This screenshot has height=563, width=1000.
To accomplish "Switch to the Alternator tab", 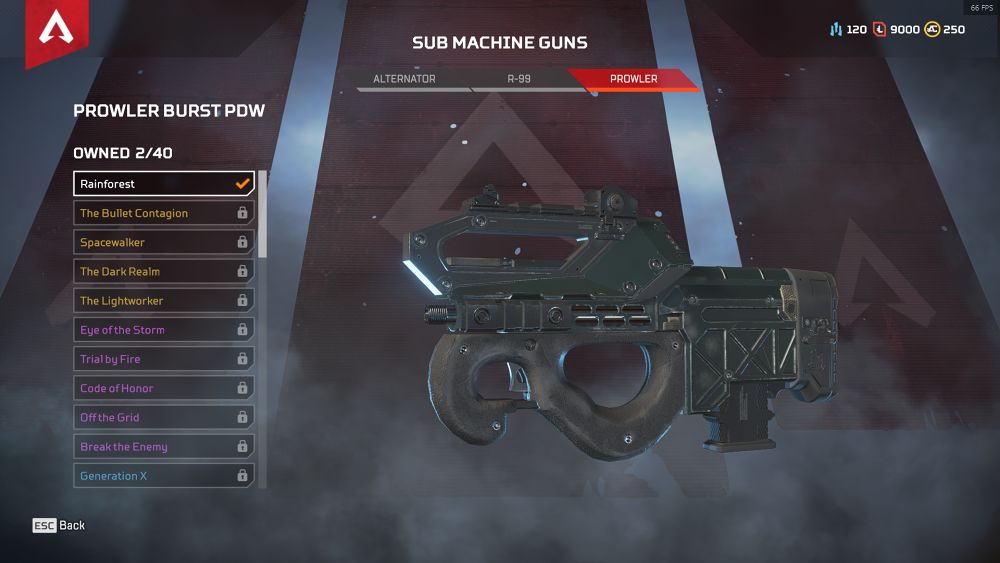I will 404,78.
